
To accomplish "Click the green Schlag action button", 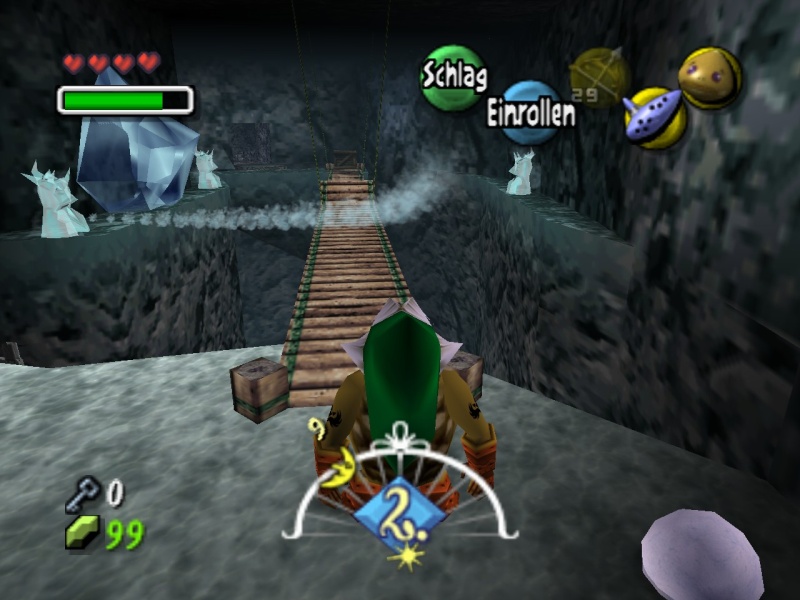I will point(453,76).
